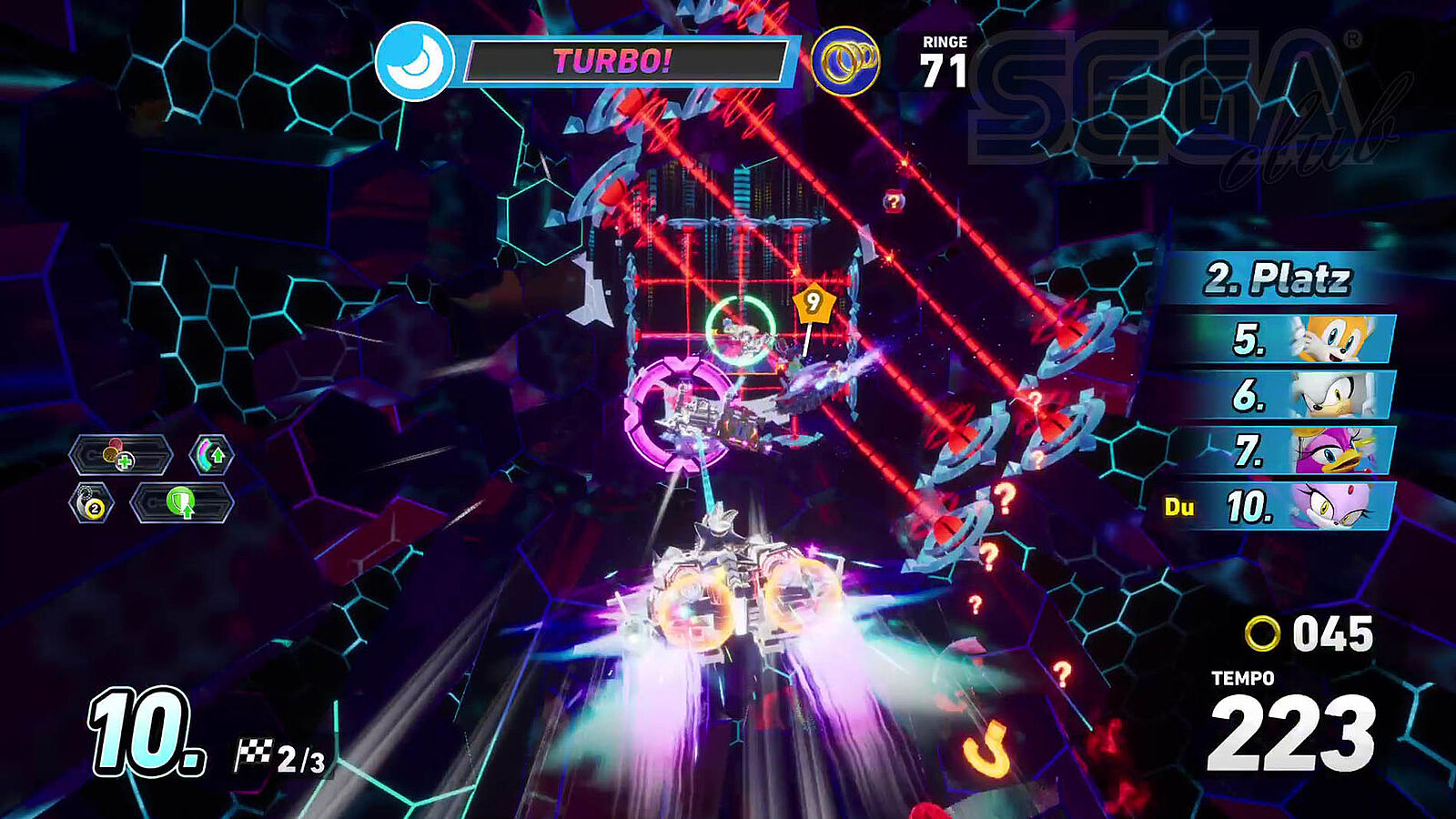
Task: Select the gadget with the yellow number 2
Action: [x=92, y=503]
